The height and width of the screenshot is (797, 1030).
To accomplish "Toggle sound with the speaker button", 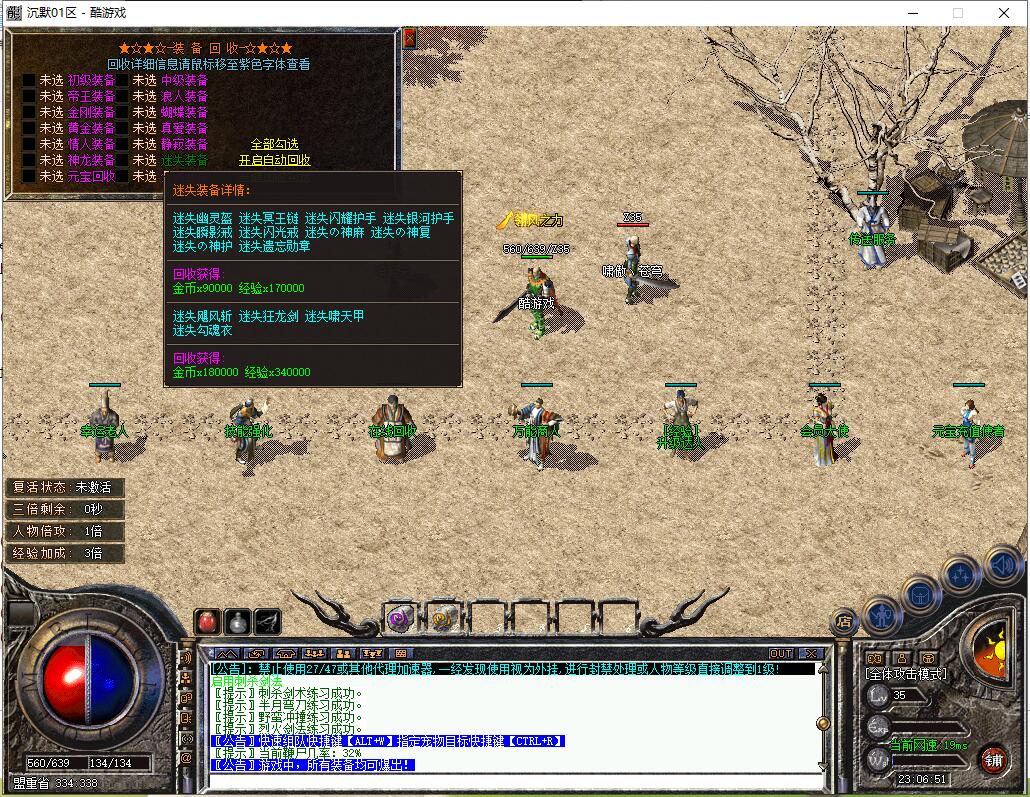I will [1001, 565].
